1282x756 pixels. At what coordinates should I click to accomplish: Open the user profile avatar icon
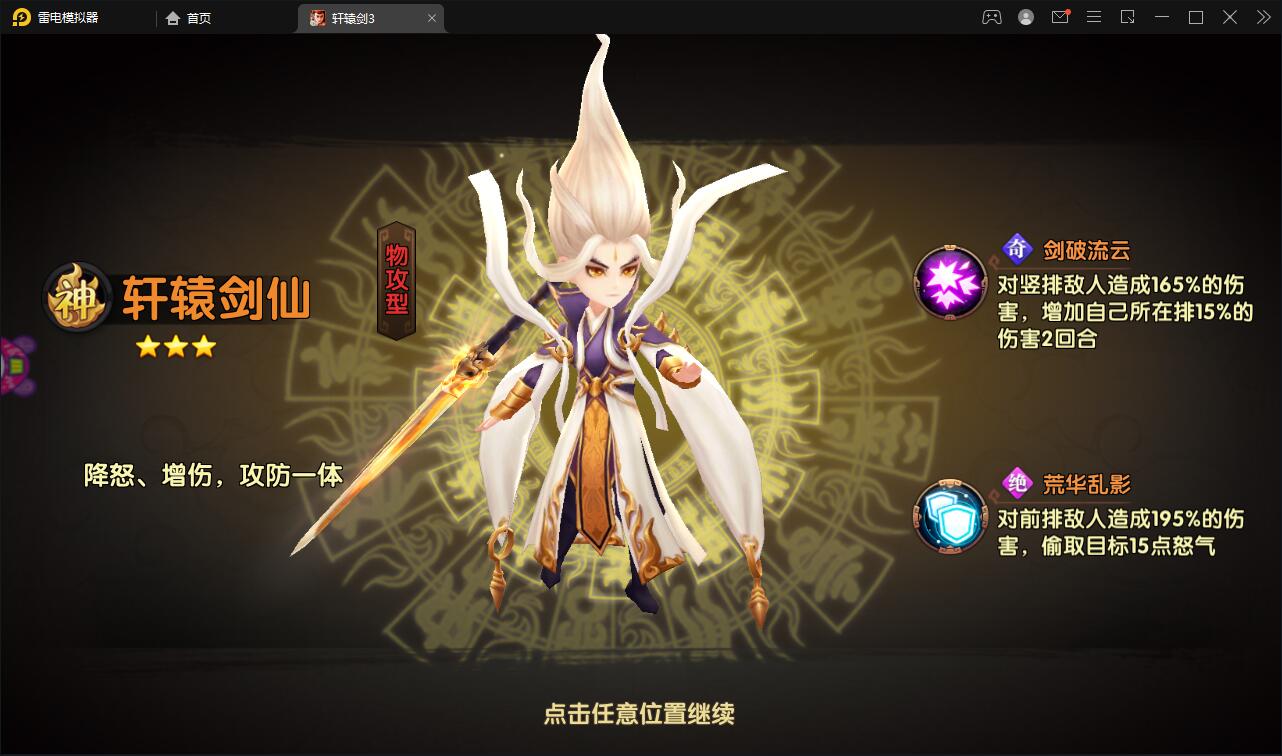pyautogui.click(x=1023, y=17)
